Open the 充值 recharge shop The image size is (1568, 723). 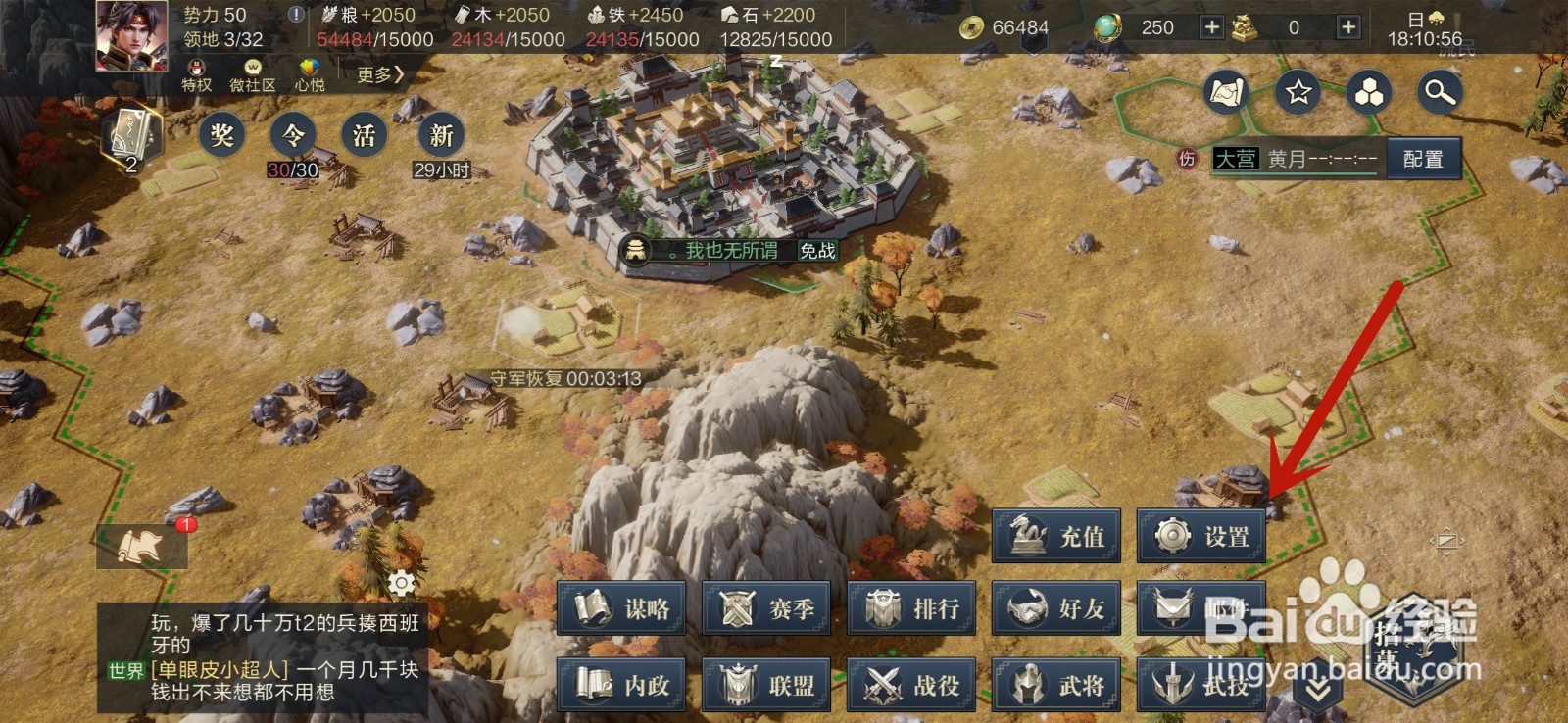(1056, 536)
